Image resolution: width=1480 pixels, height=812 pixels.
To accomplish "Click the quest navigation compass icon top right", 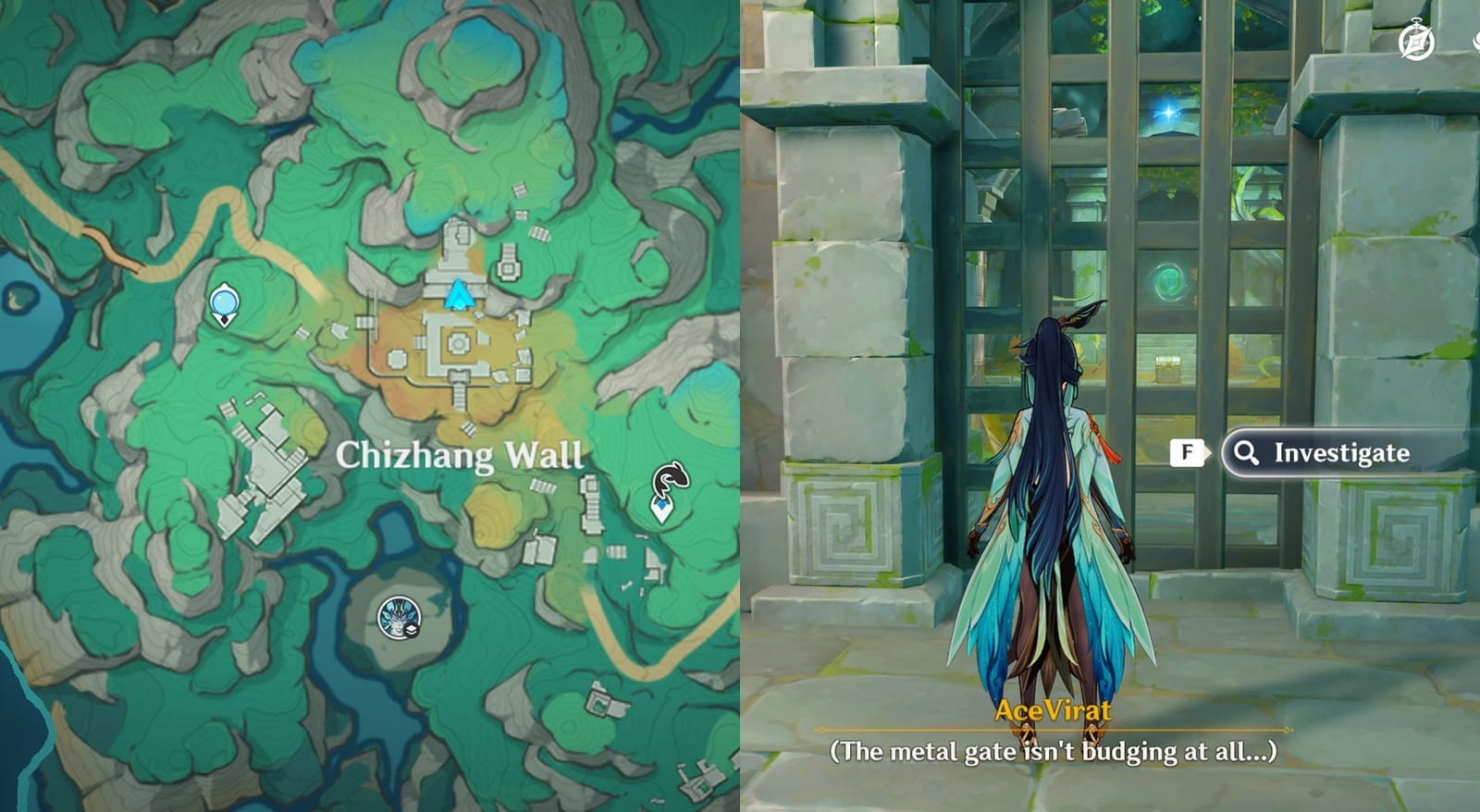I will pos(1417,37).
